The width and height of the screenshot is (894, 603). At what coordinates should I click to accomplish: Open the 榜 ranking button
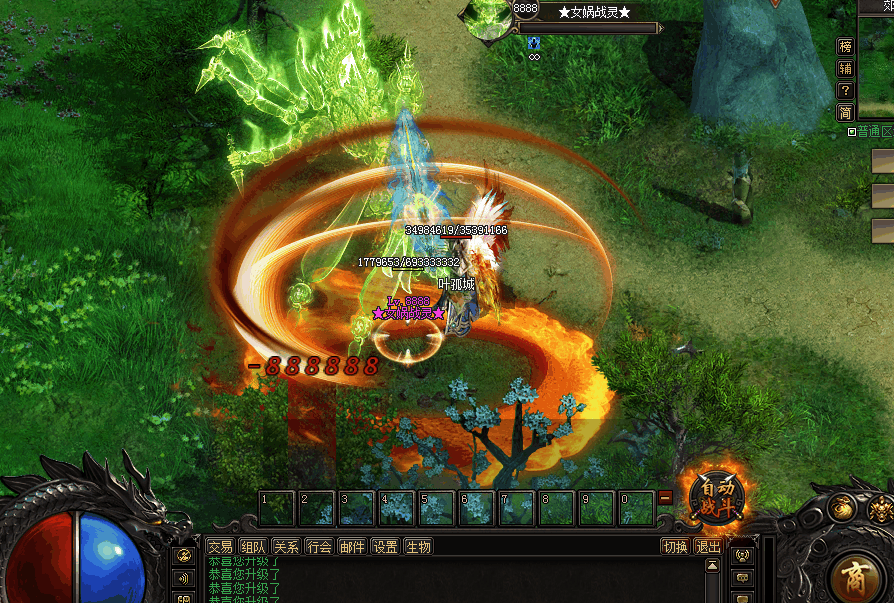click(x=846, y=46)
